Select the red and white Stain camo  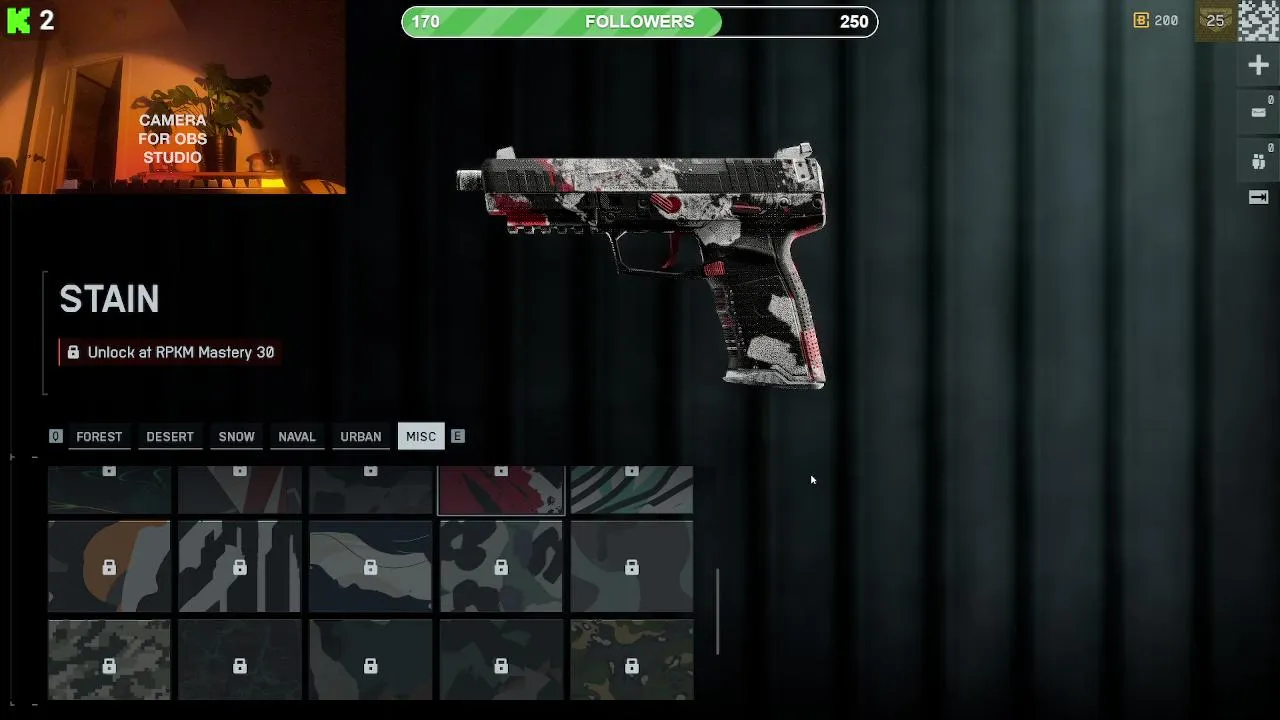click(x=501, y=490)
